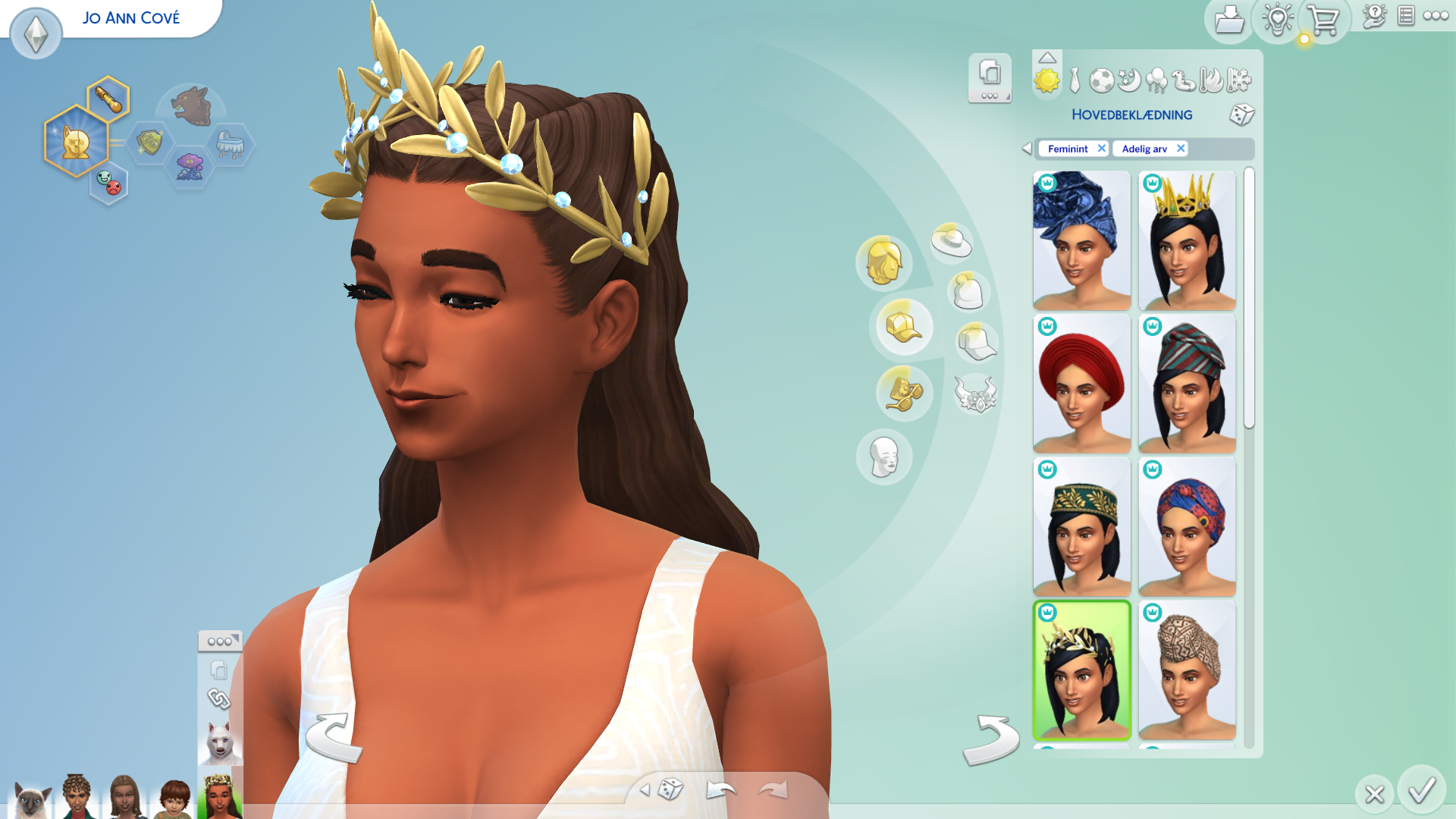Select the gold crown headwear thumbnail
1456x819 pixels.
pos(1187,240)
